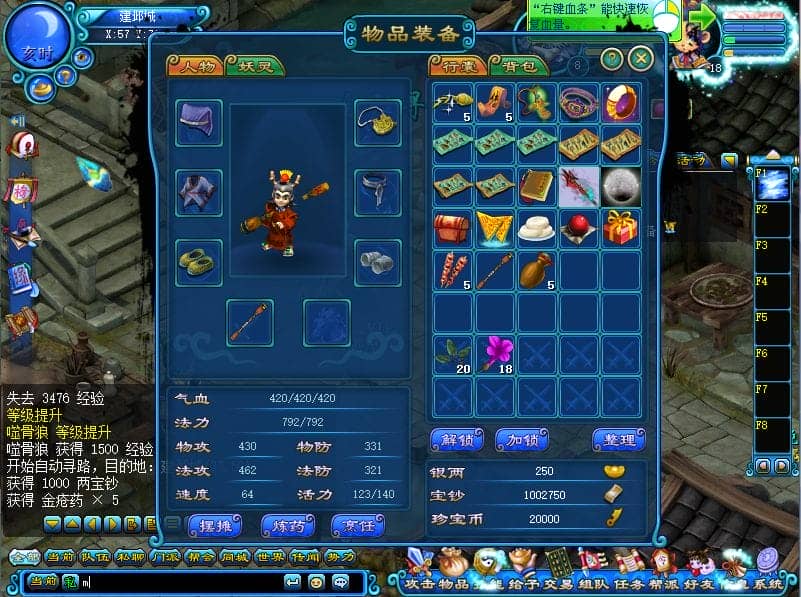The width and height of the screenshot is (801, 597).
Task: Open the inventory help question mark
Action: pos(612,59)
